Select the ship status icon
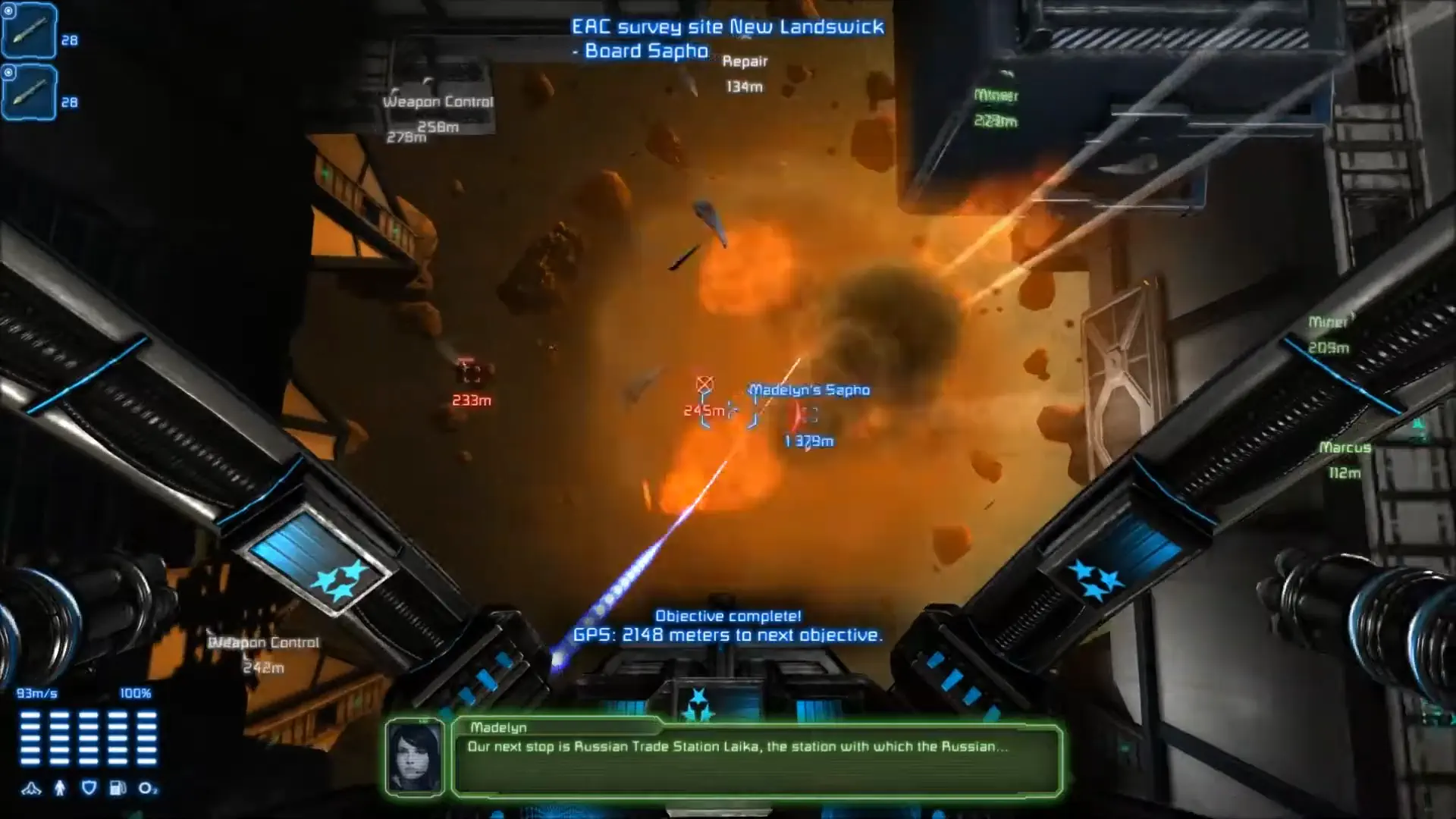 32,788
